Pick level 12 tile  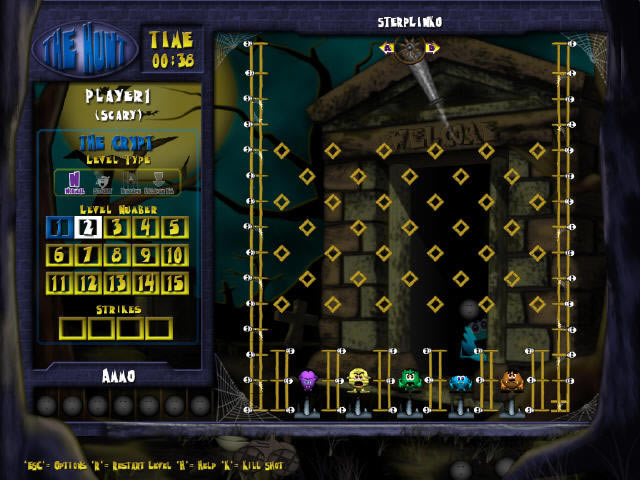[88, 283]
